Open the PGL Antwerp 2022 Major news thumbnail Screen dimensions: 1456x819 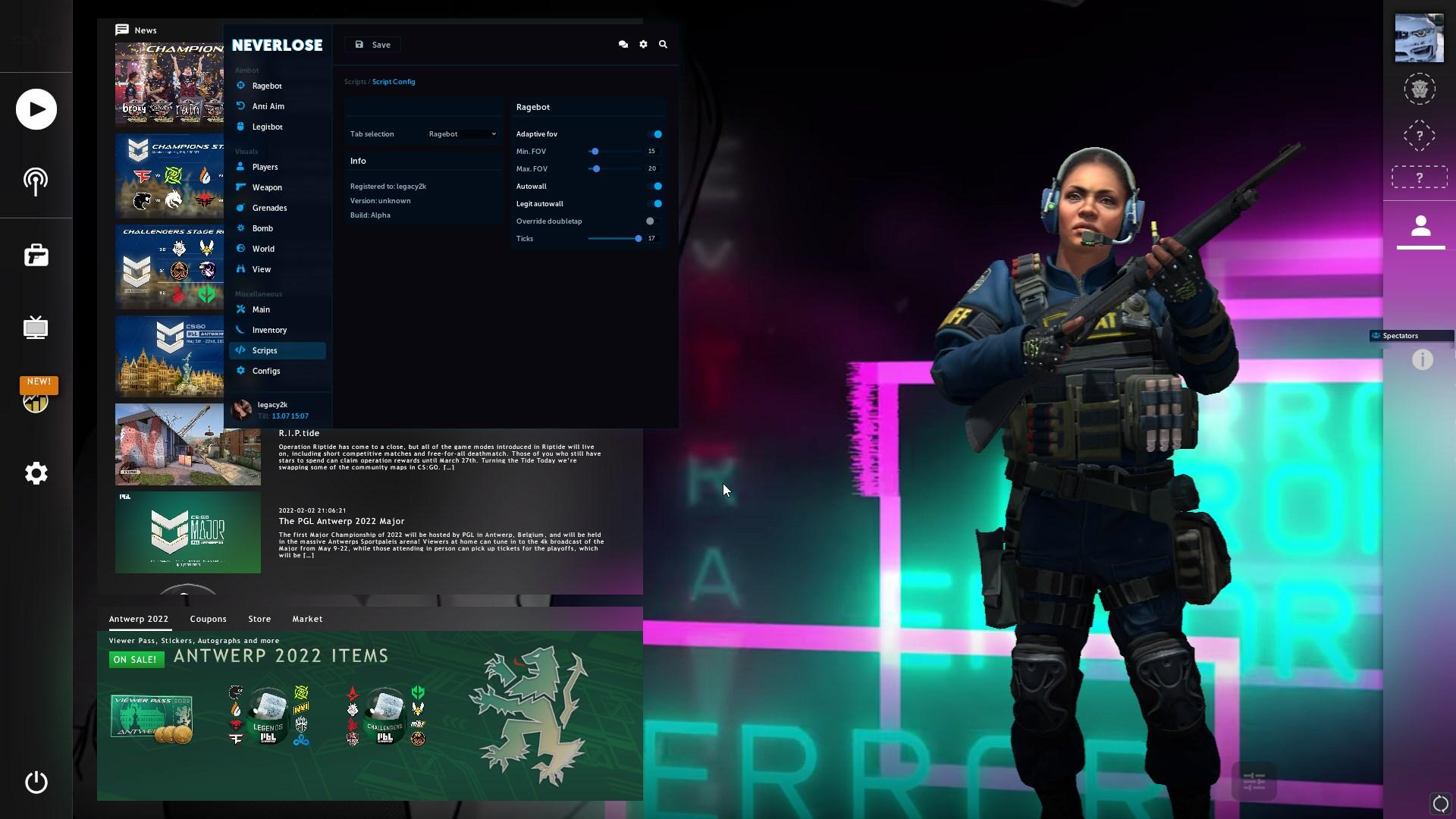click(187, 532)
